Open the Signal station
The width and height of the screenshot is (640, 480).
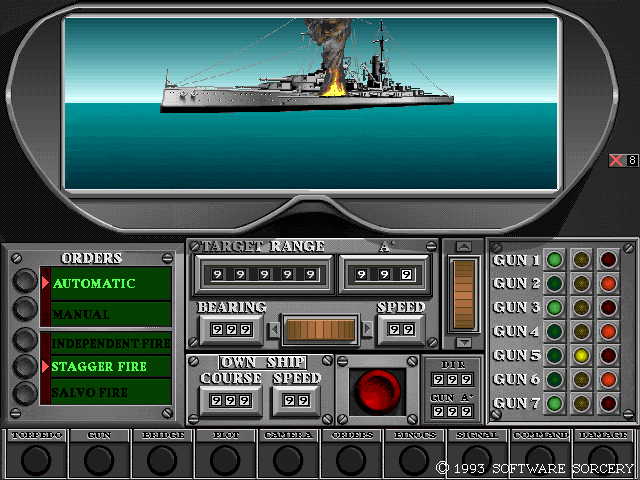(x=478, y=459)
